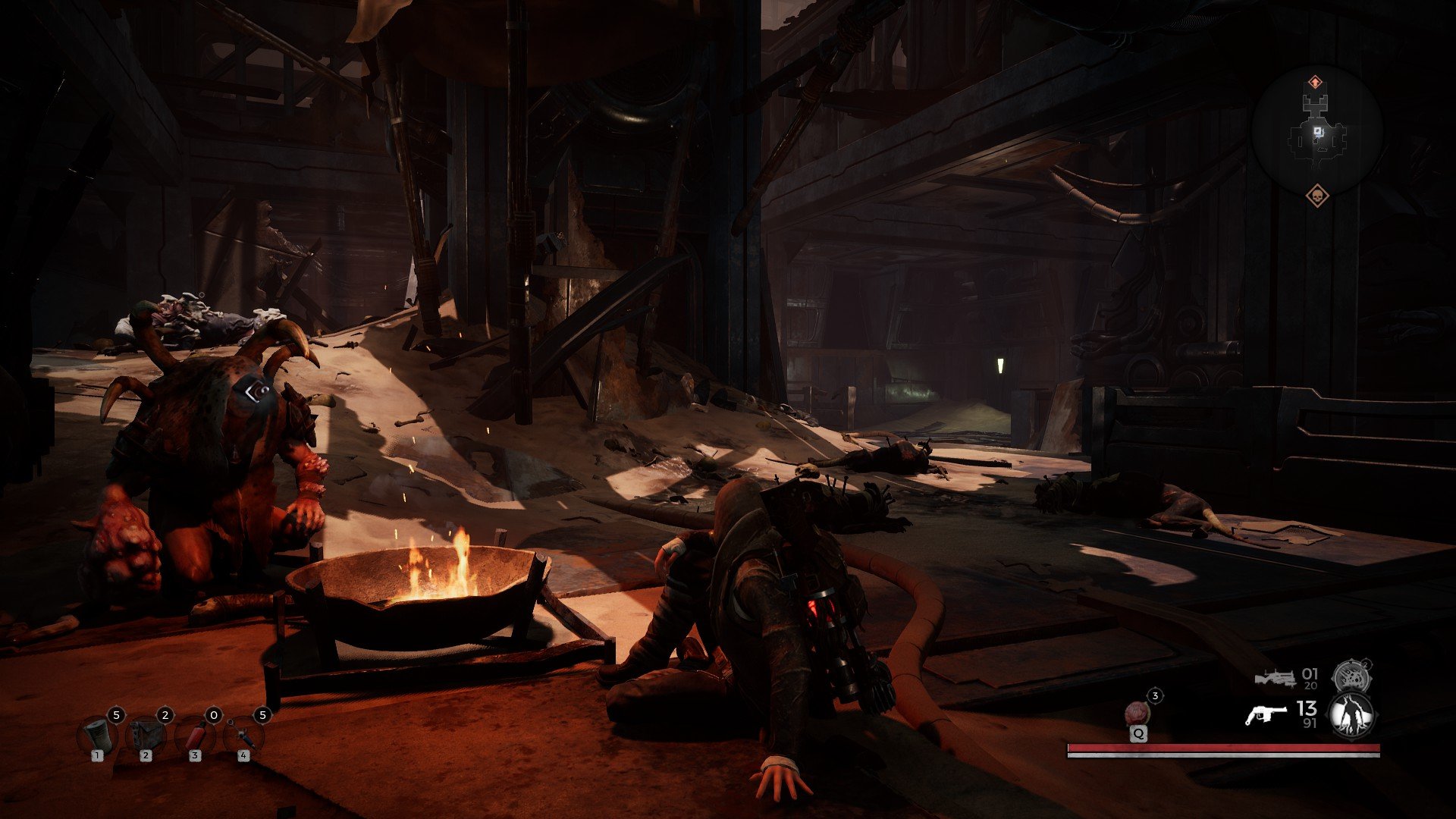This screenshot has height=819, width=1456.
Task: Select the red bloodwort flask in slot 3
Action: 196,735
